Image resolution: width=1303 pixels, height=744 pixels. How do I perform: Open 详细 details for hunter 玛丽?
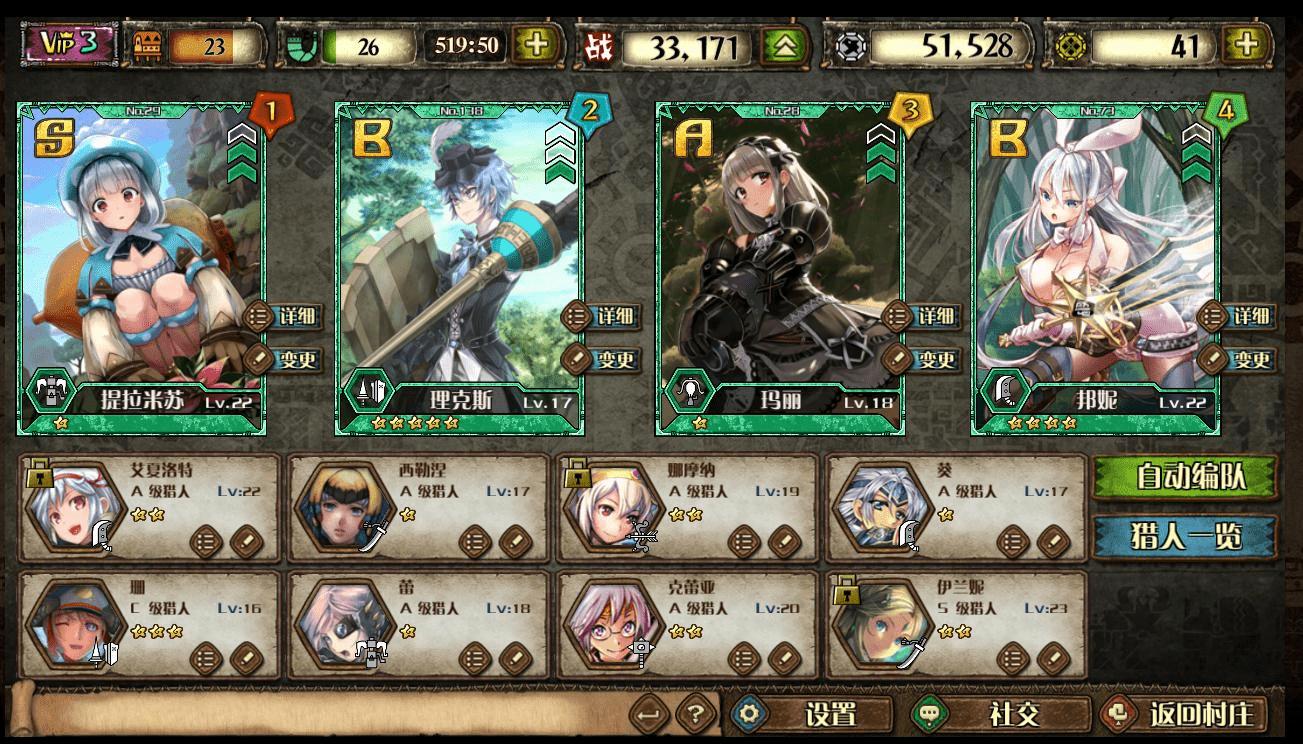[x=921, y=317]
